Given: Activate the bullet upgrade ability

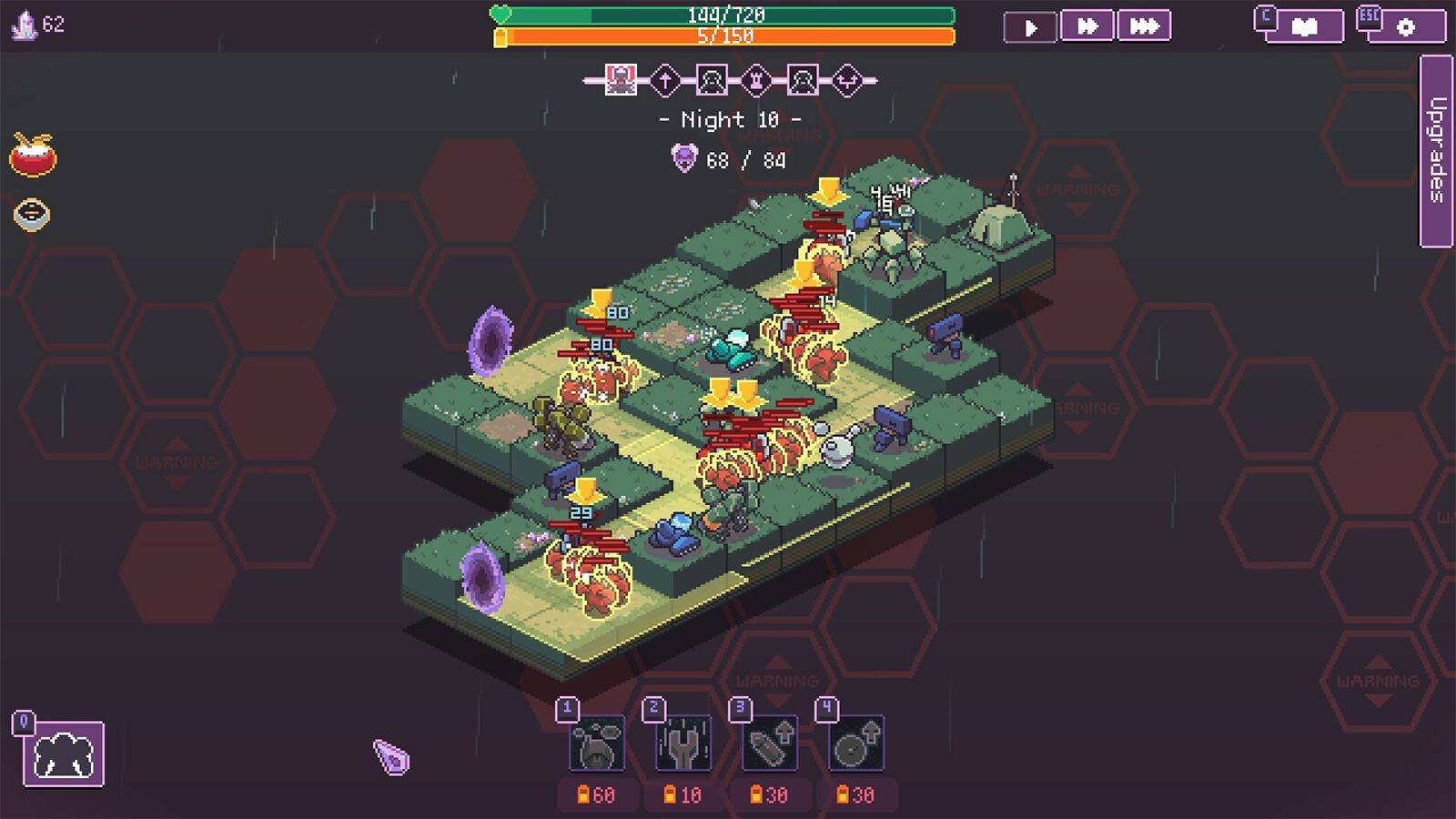Looking at the screenshot, I should tap(770, 744).
